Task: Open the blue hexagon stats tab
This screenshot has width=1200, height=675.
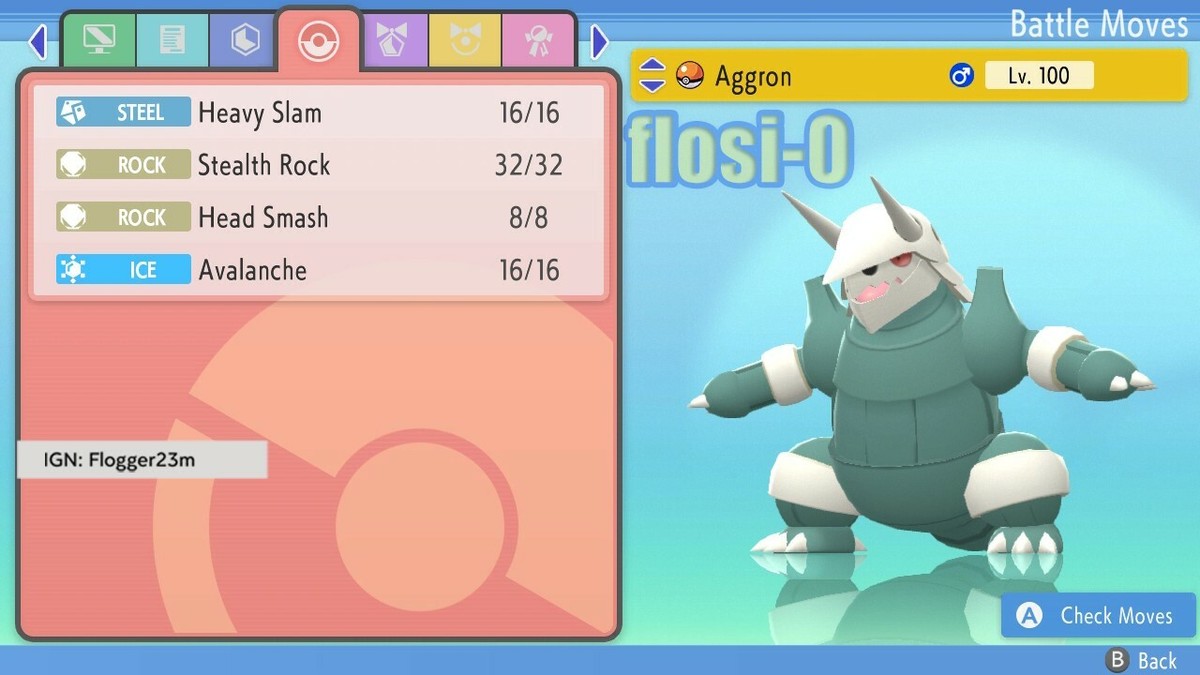Action: [x=245, y=40]
